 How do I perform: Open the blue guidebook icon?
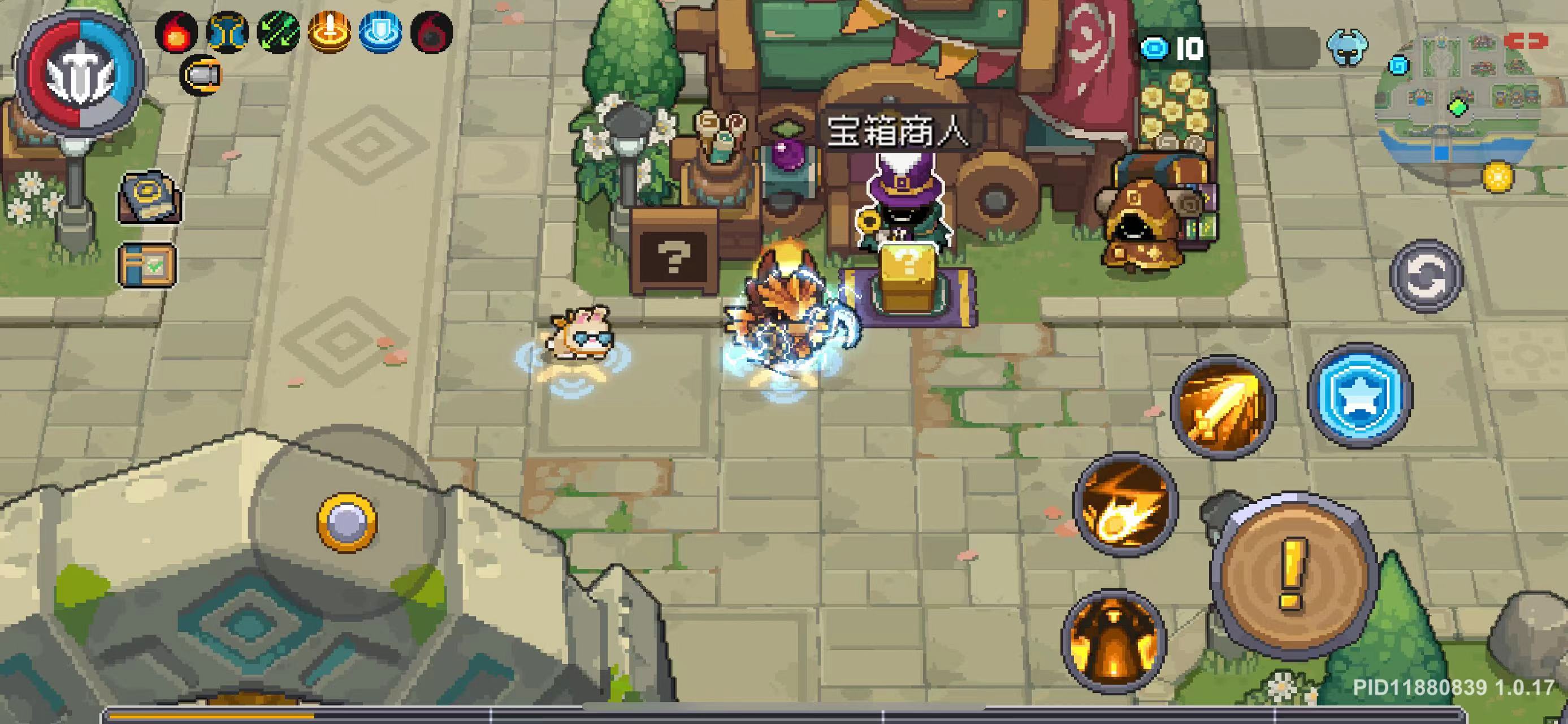pos(149,197)
